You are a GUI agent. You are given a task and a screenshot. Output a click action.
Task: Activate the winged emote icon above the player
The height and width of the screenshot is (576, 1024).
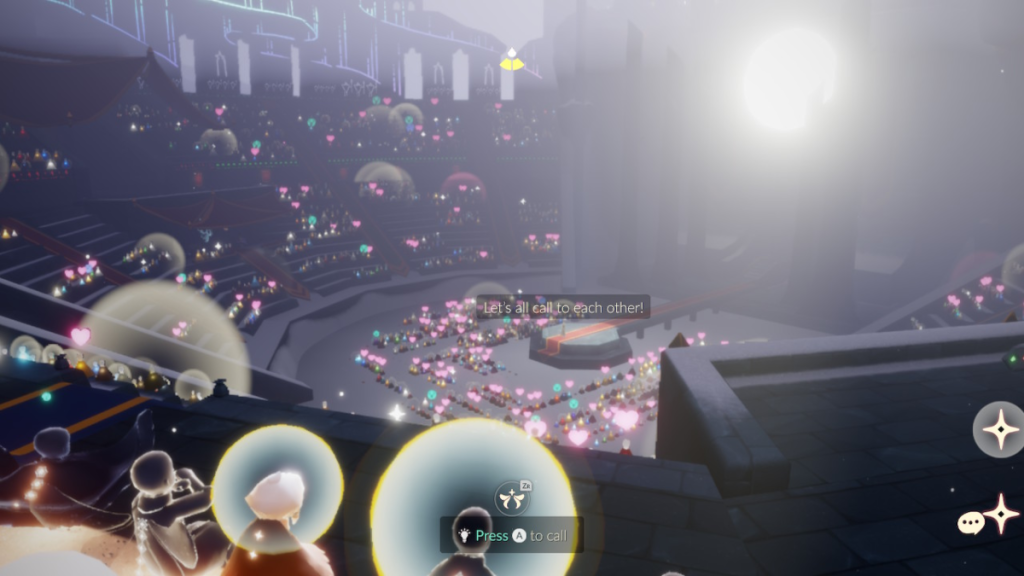click(510, 497)
